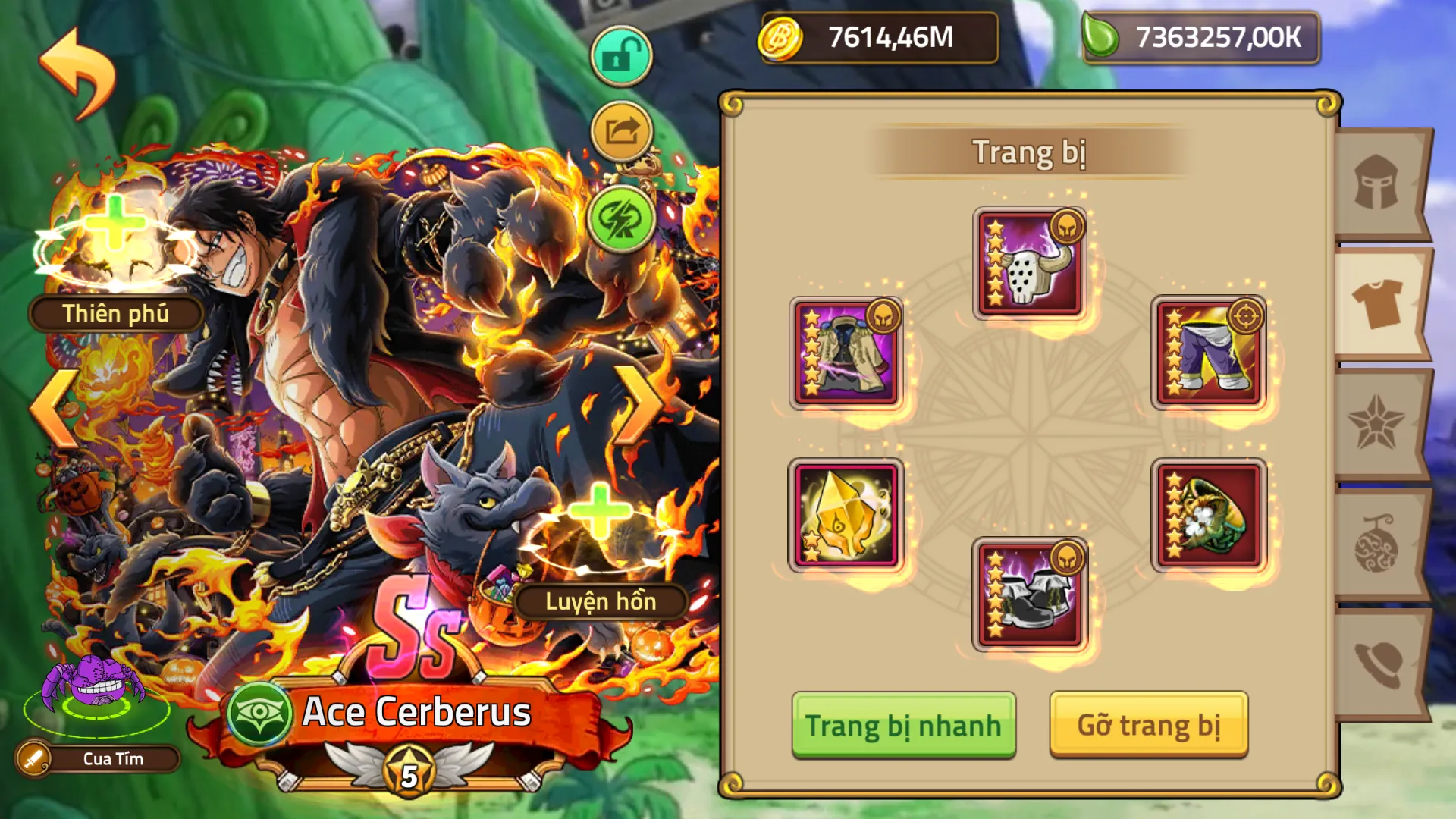Open the Thiên phú panel
Image resolution: width=1456 pixels, height=819 pixels.
(x=115, y=312)
